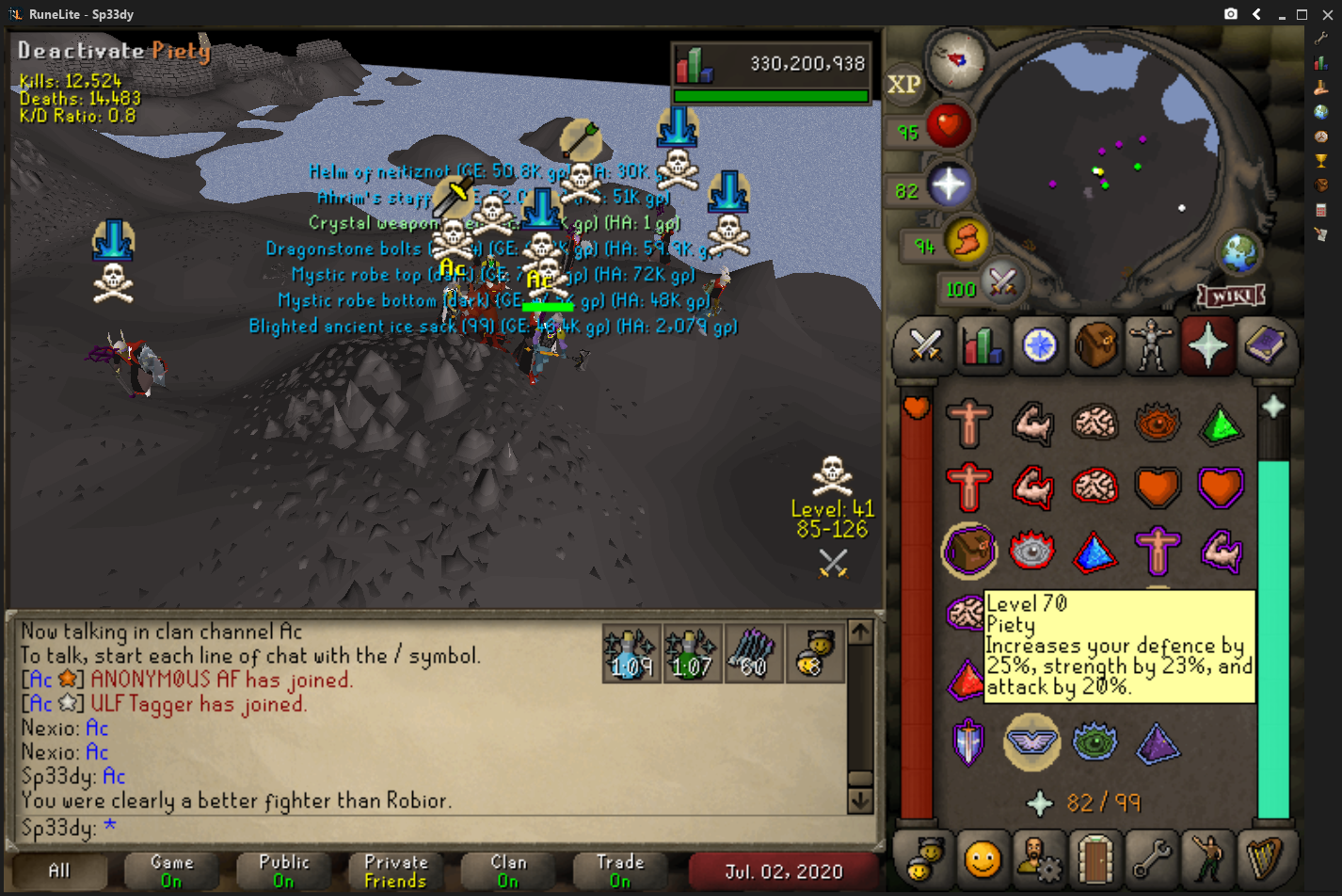Open the music player harp tab

point(1265,858)
